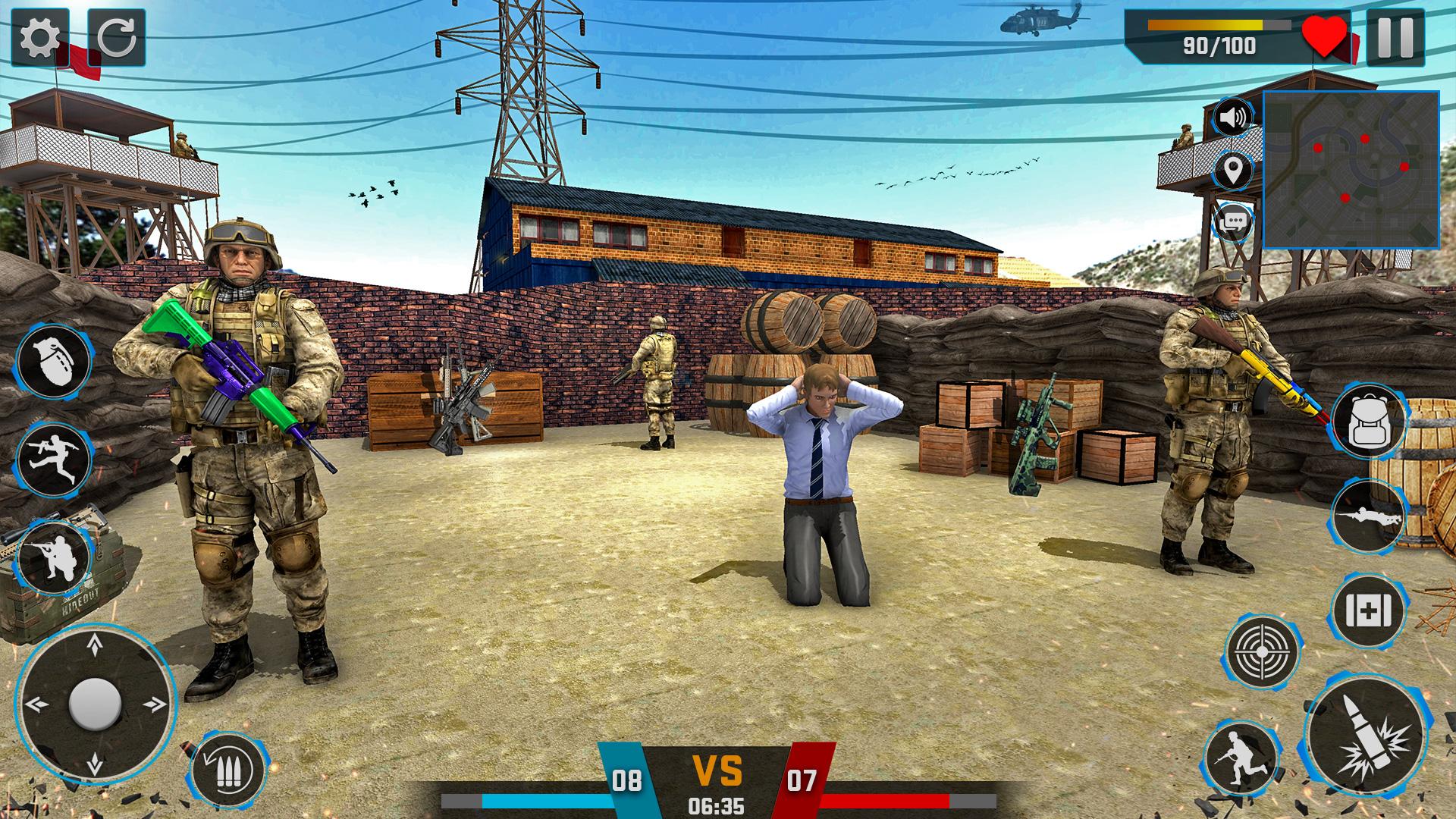Use the medkit
The image size is (1456, 819).
[x=1369, y=611]
